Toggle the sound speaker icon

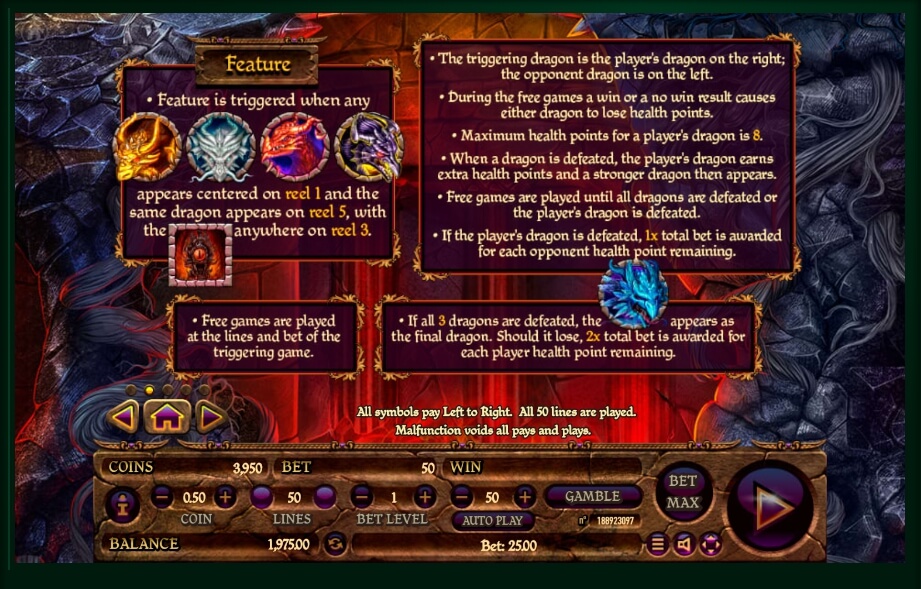[684, 544]
